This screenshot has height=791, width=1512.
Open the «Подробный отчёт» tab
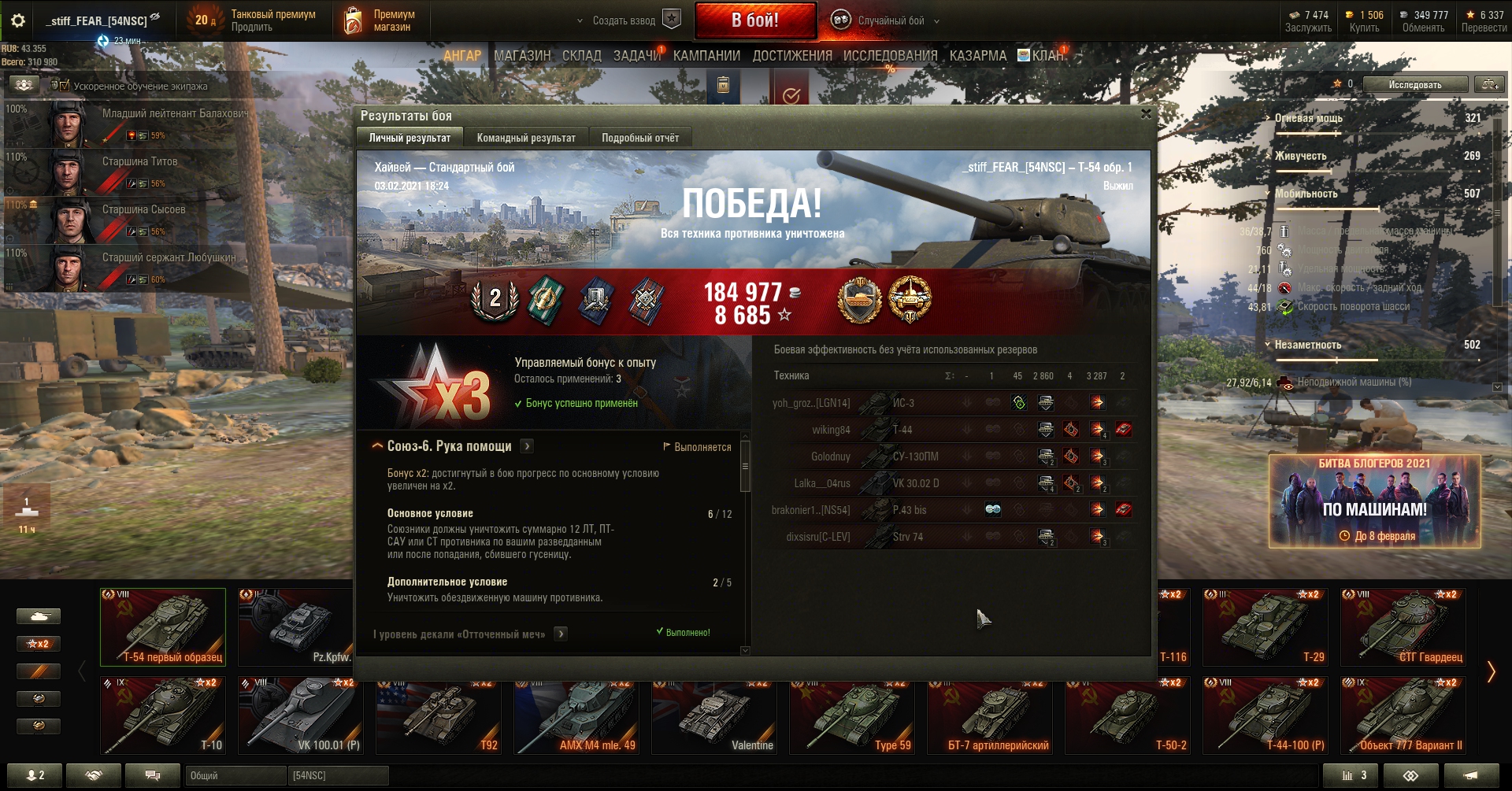point(639,138)
